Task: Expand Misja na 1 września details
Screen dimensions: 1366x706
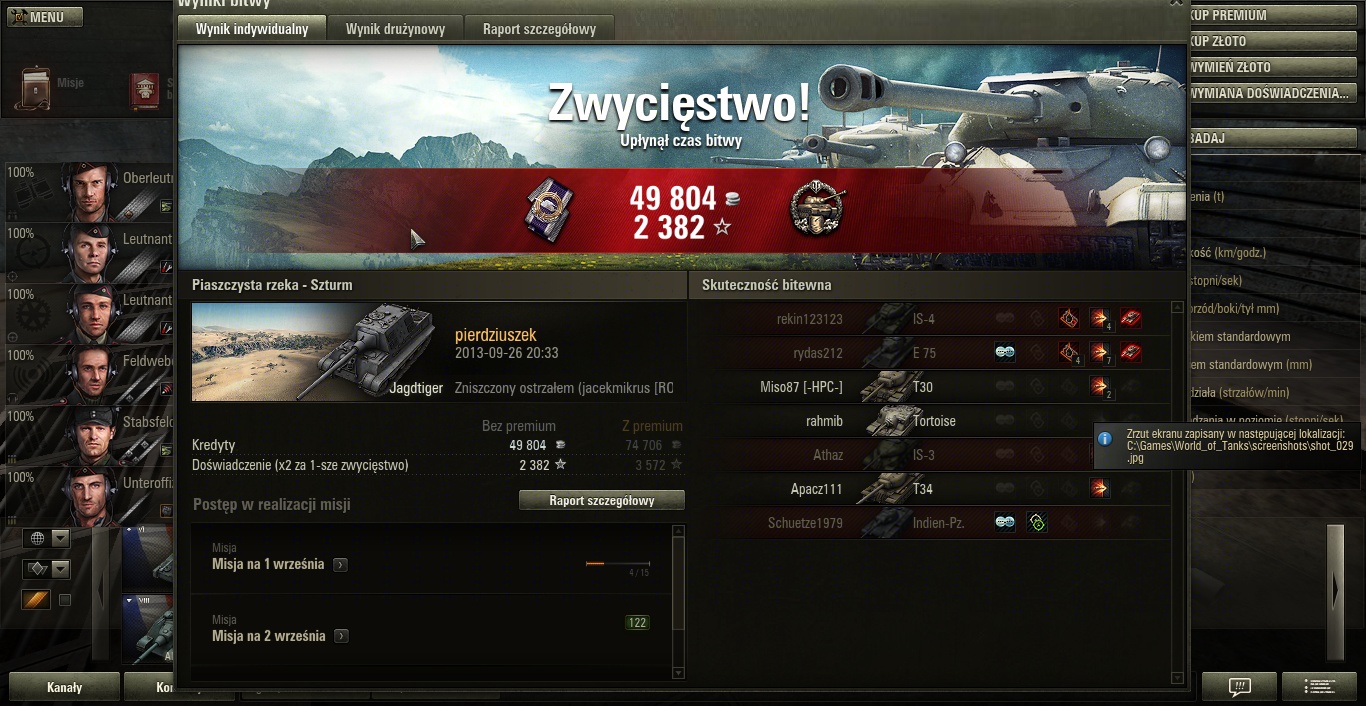Action: point(341,565)
